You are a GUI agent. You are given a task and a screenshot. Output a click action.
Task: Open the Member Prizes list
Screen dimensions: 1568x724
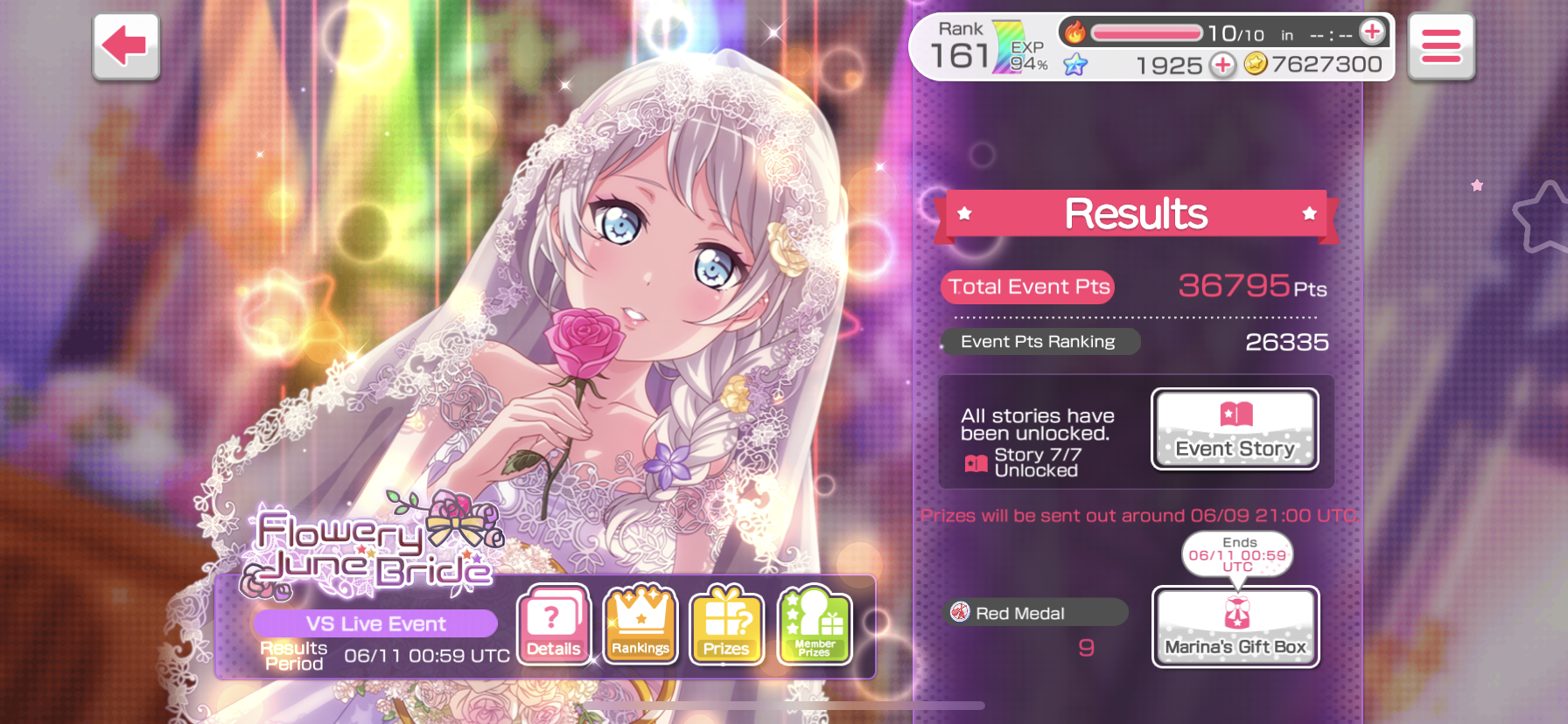tap(815, 625)
